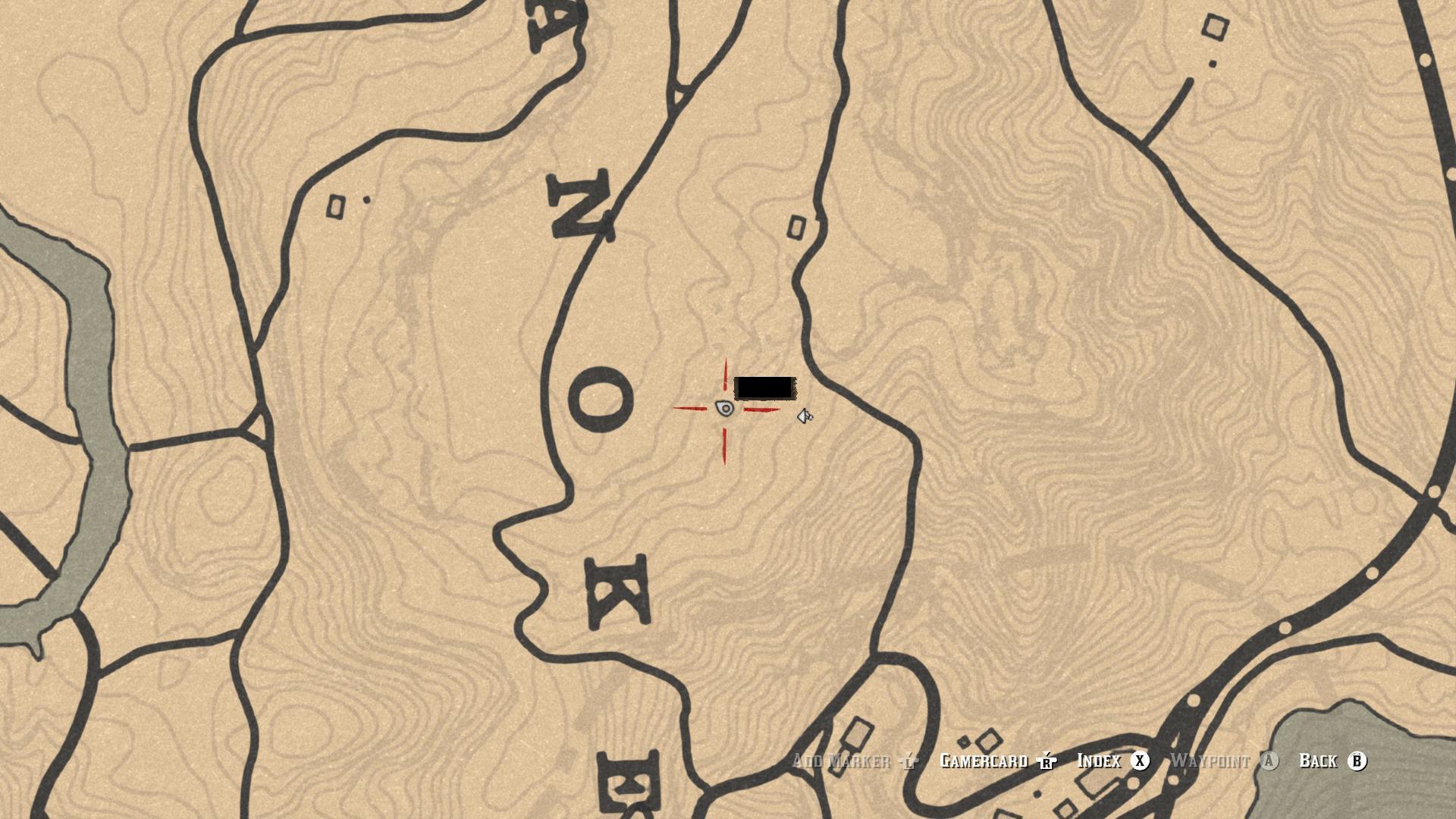The width and height of the screenshot is (1456, 819).
Task: Choose Add Marker from the bottom bar
Action: [840, 761]
